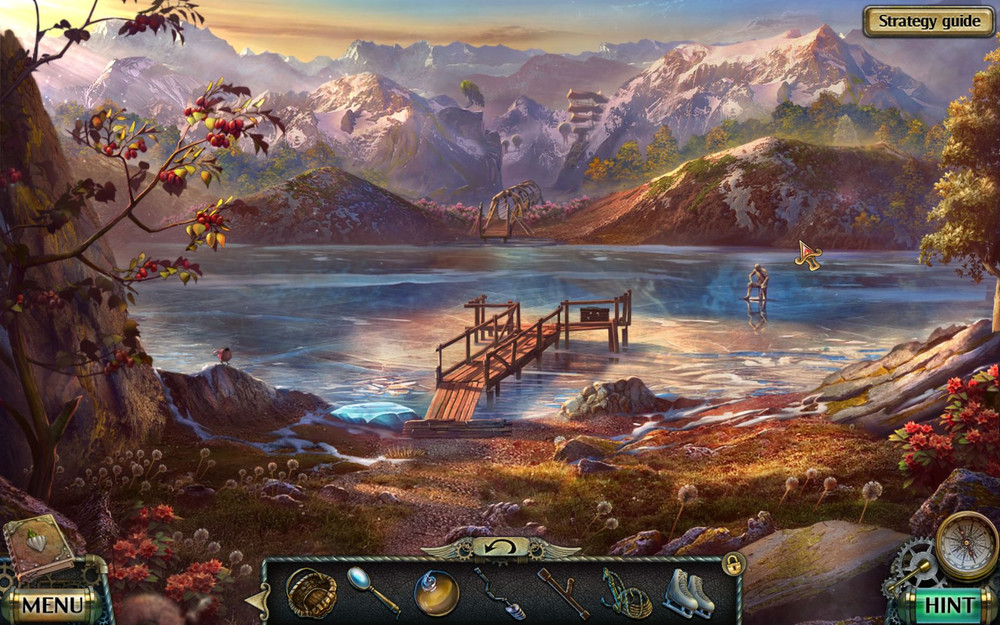Click the back arrow above inventory
1000x625 pixels.
click(x=500, y=547)
